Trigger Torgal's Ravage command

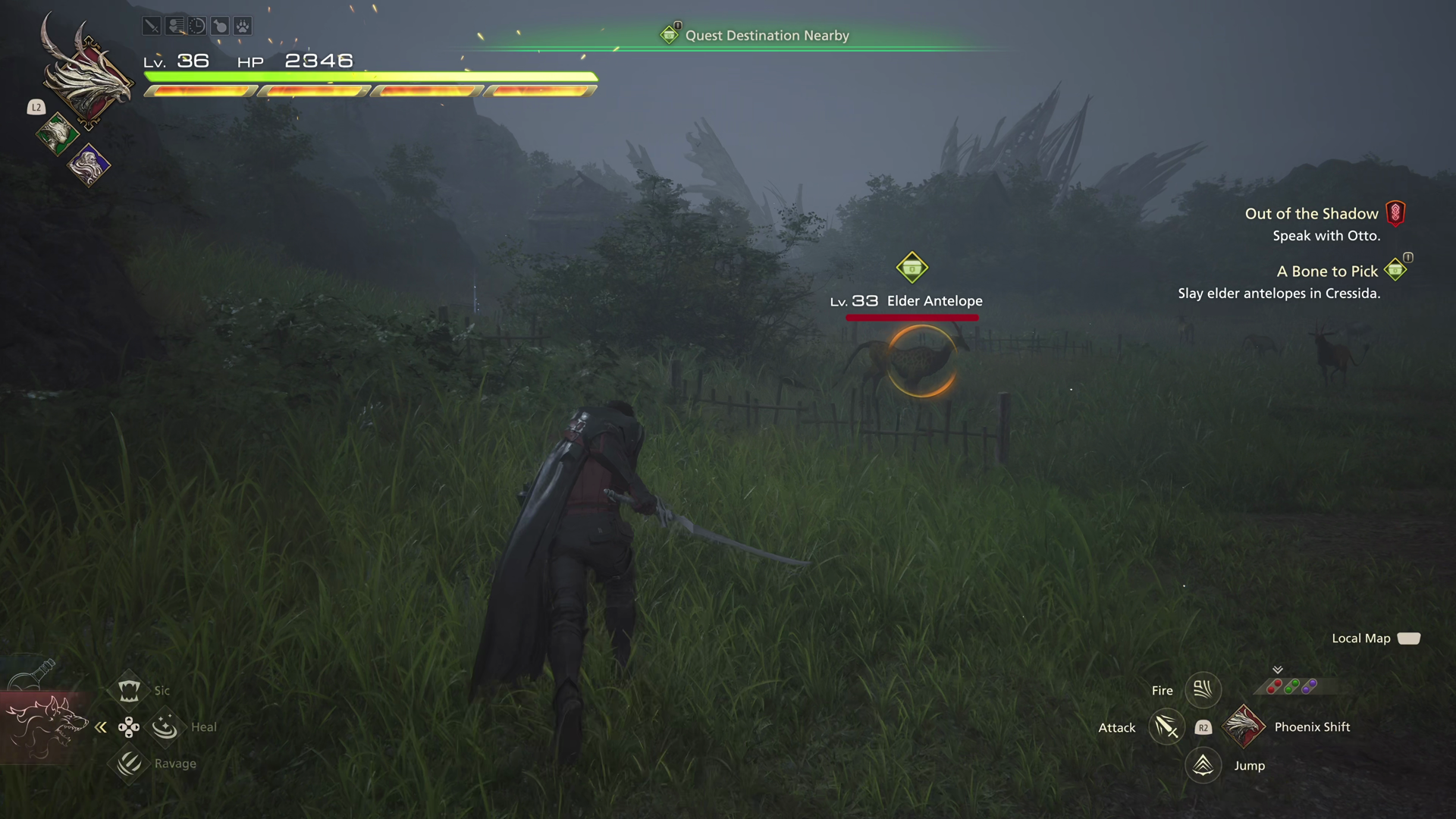[129, 763]
